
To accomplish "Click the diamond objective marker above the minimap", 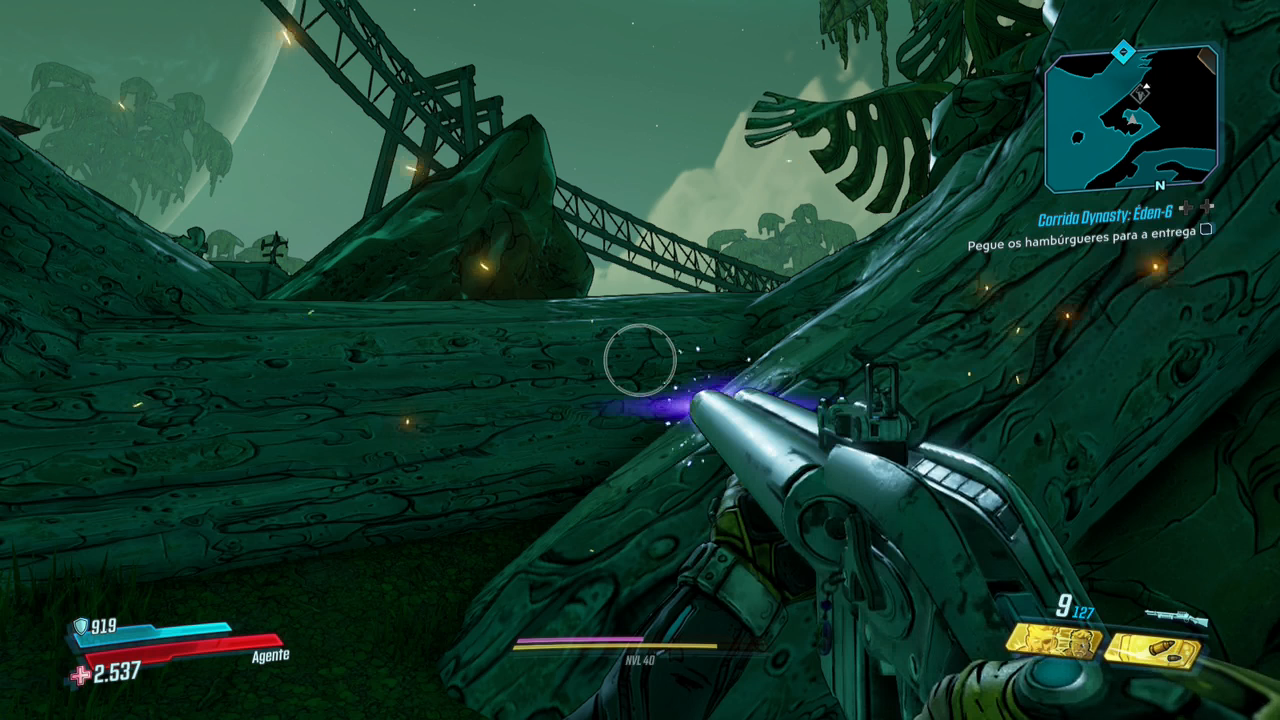I will [x=1124, y=52].
